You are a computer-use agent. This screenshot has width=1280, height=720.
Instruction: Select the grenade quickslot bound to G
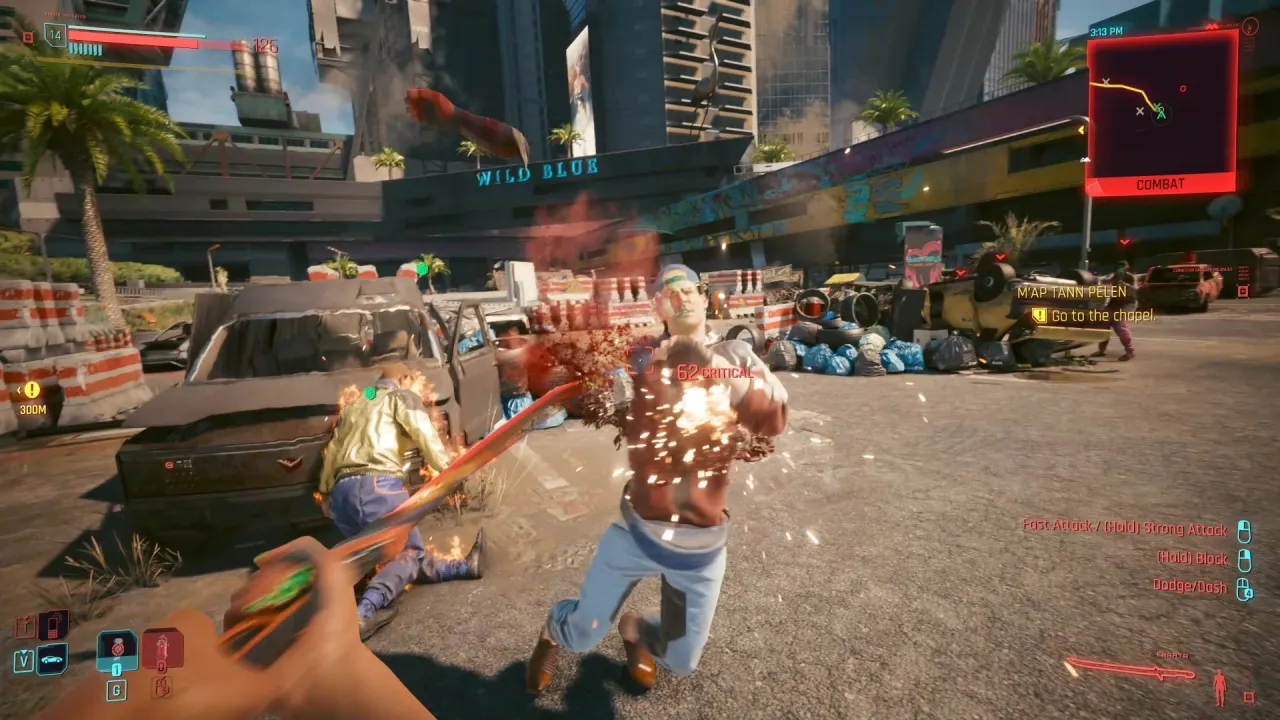[x=117, y=648]
